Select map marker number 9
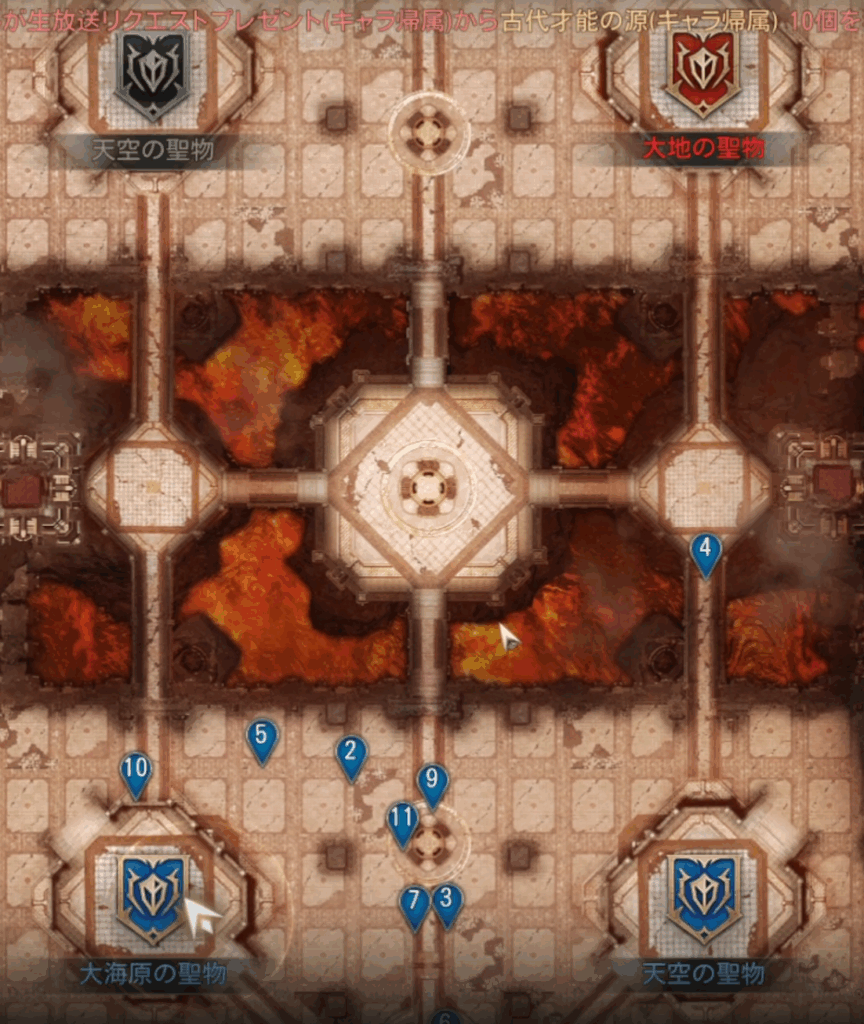864x1024 pixels. point(432,781)
